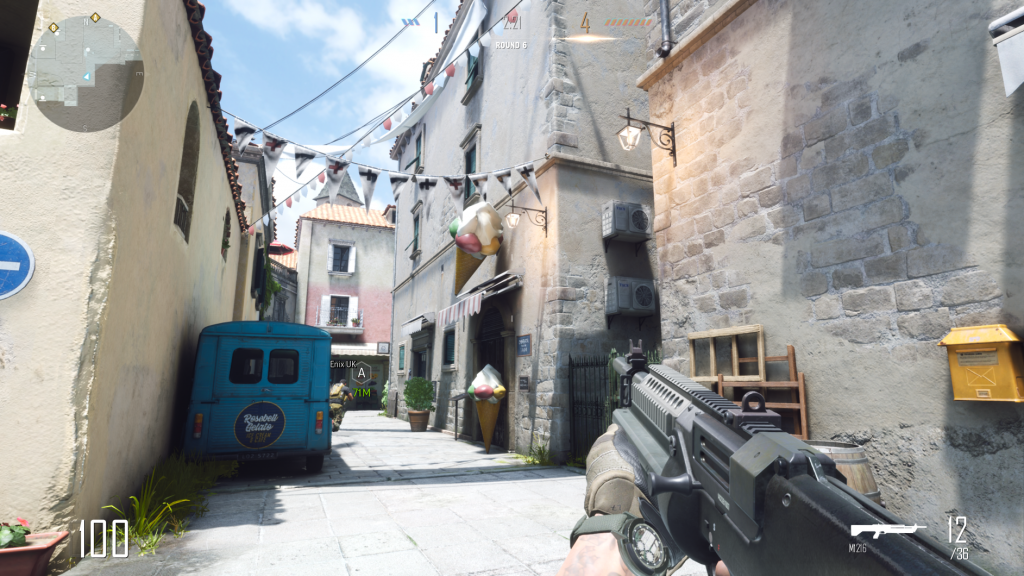This screenshot has width=1024, height=576.
Task: Click the blue team emblem icon
Action: 411,20
